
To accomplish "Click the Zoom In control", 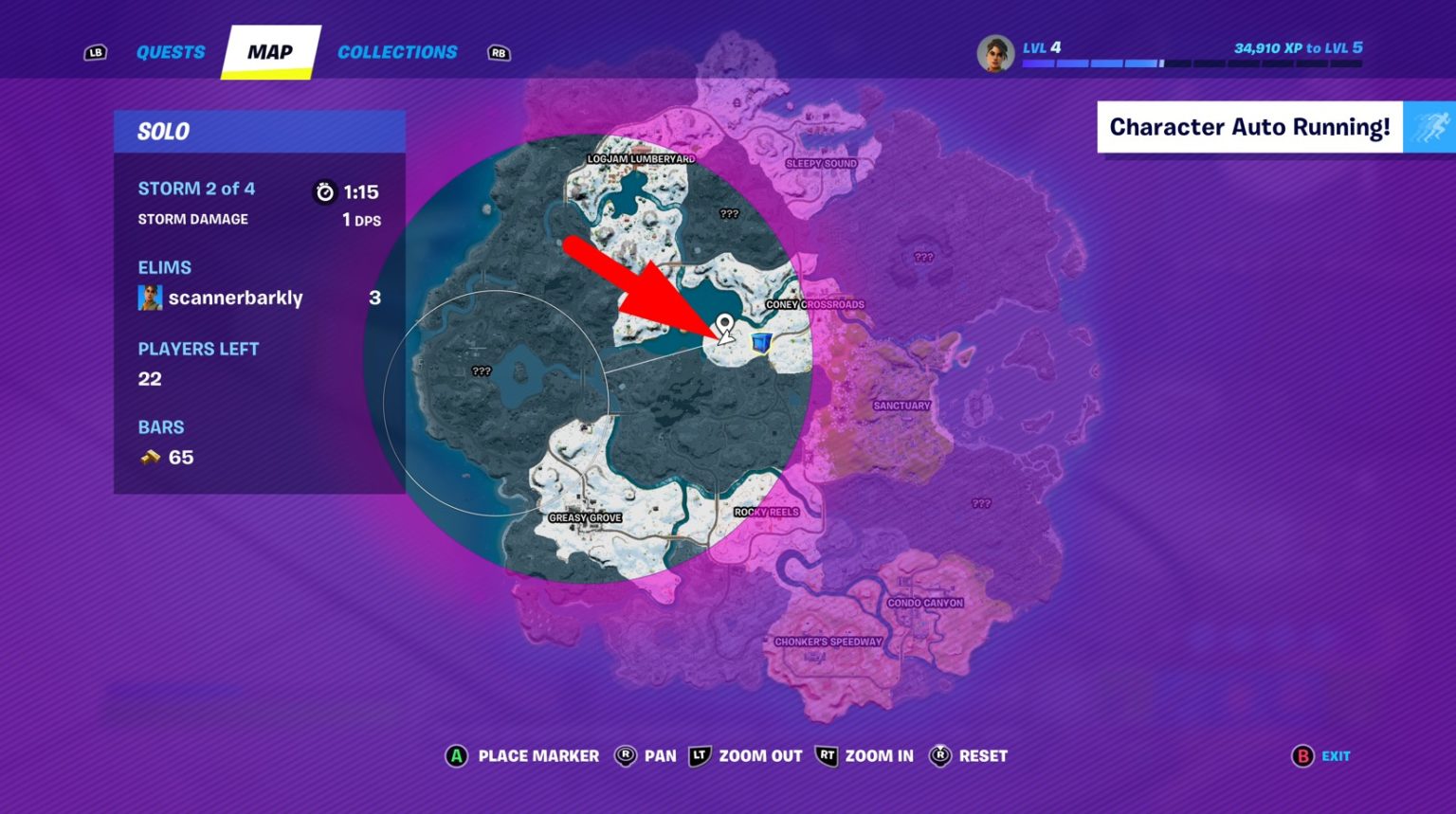I will [x=878, y=756].
